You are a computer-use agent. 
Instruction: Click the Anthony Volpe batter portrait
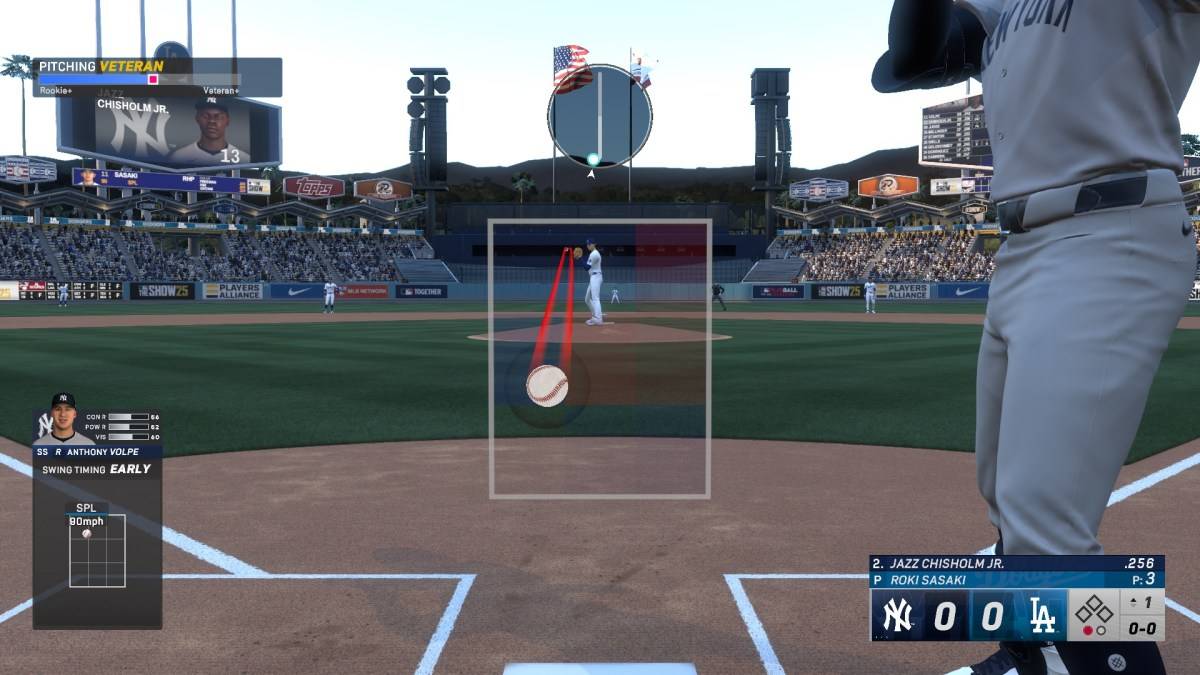[x=63, y=419]
